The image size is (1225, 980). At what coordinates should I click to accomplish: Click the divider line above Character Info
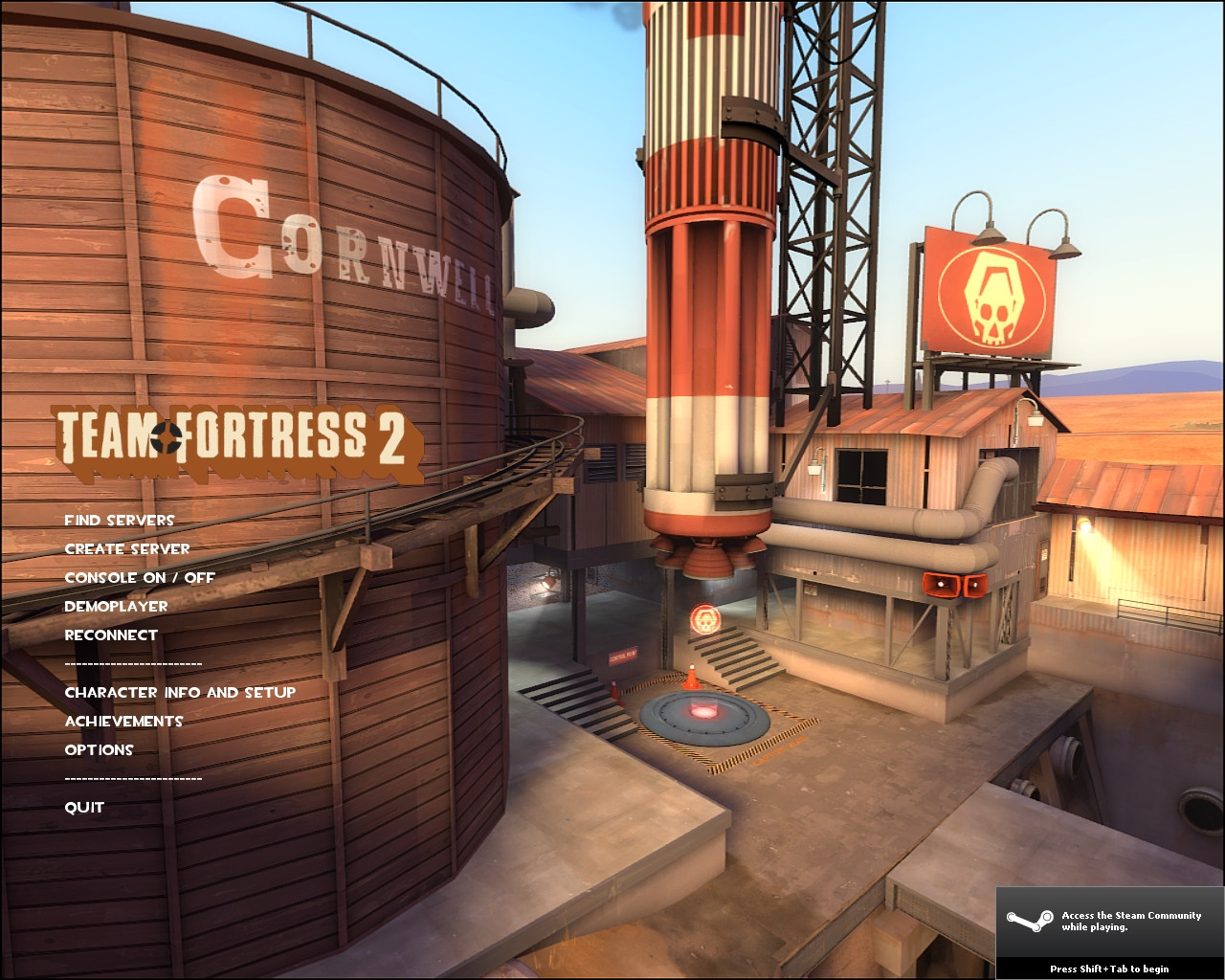coord(133,663)
